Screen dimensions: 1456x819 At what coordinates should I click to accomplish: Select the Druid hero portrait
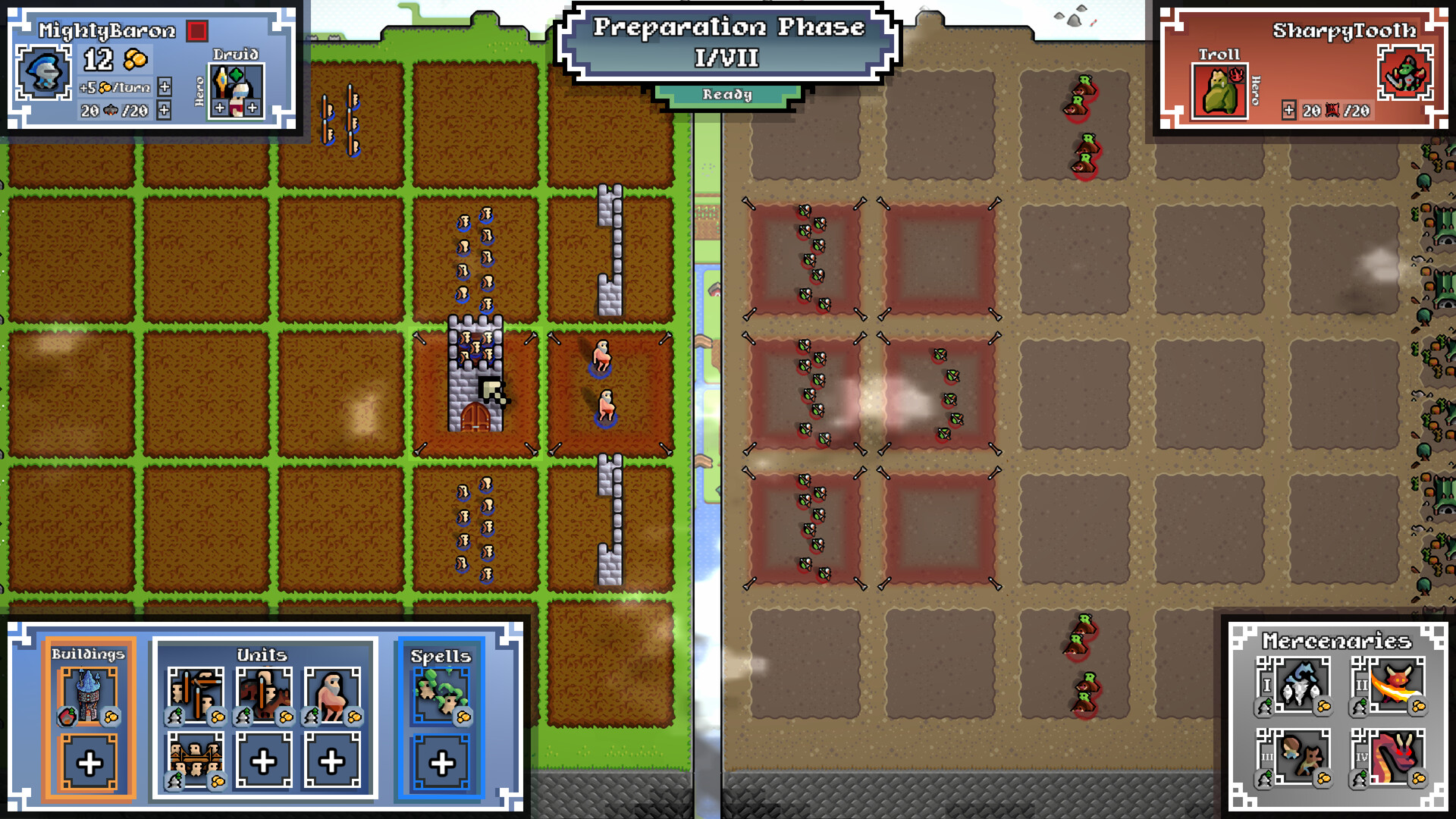coord(235,89)
